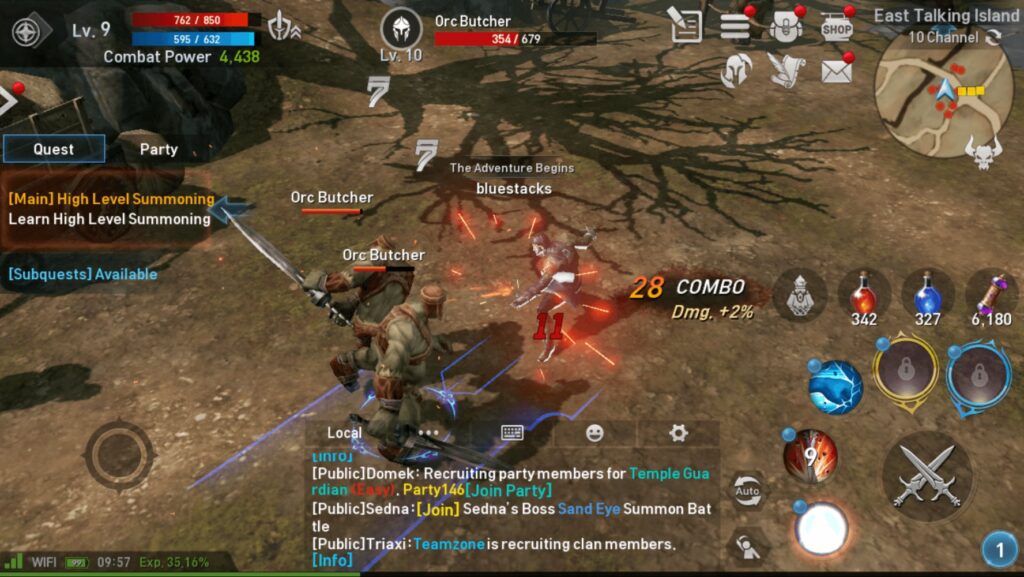Attack with the crossed swords button
Screen dimensions: 1024x577
coord(927,476)
